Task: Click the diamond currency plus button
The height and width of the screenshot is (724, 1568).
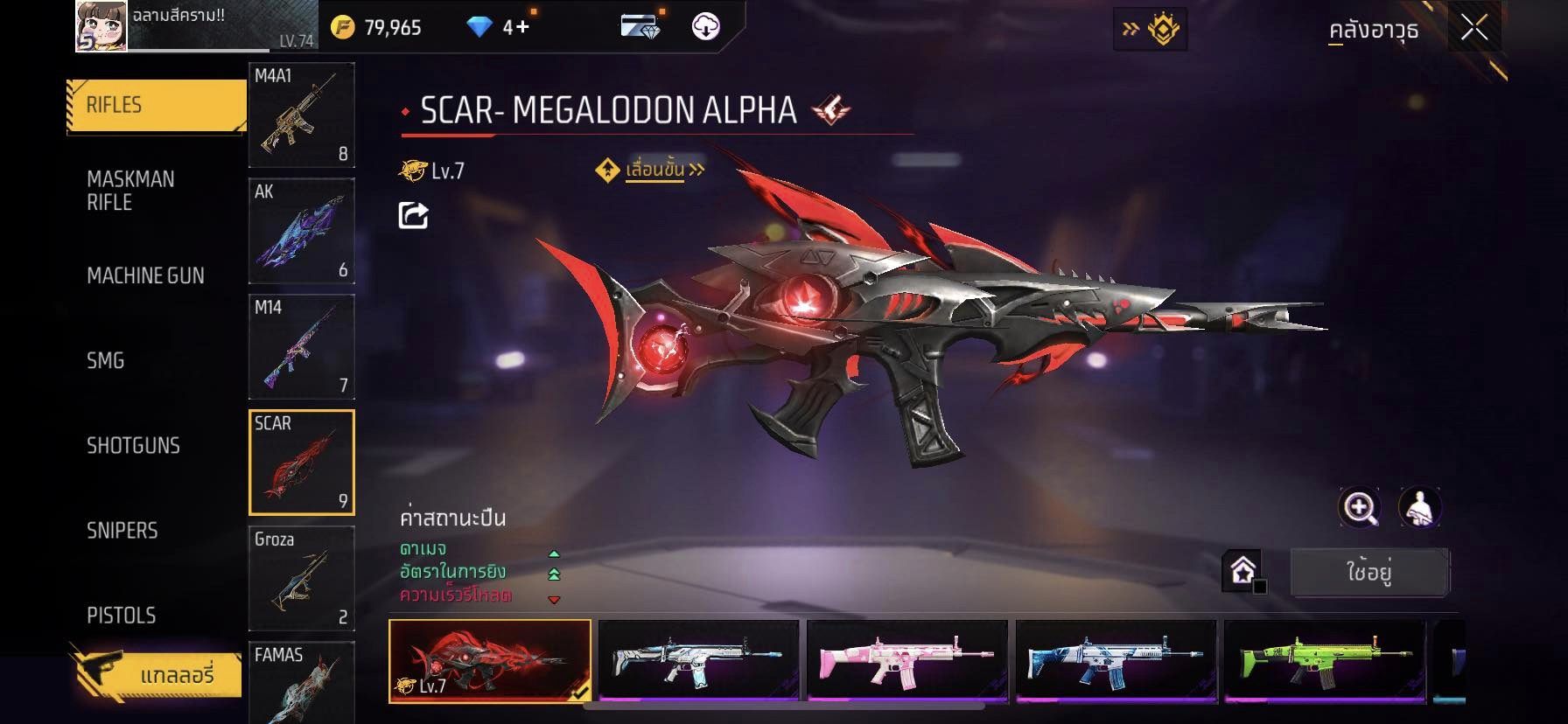Action: (x=521, y=27)
